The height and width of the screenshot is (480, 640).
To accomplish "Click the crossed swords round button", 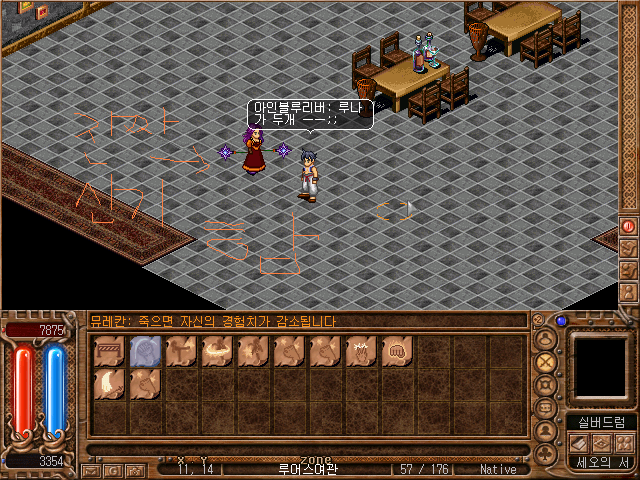I will (x=546, y=362).
